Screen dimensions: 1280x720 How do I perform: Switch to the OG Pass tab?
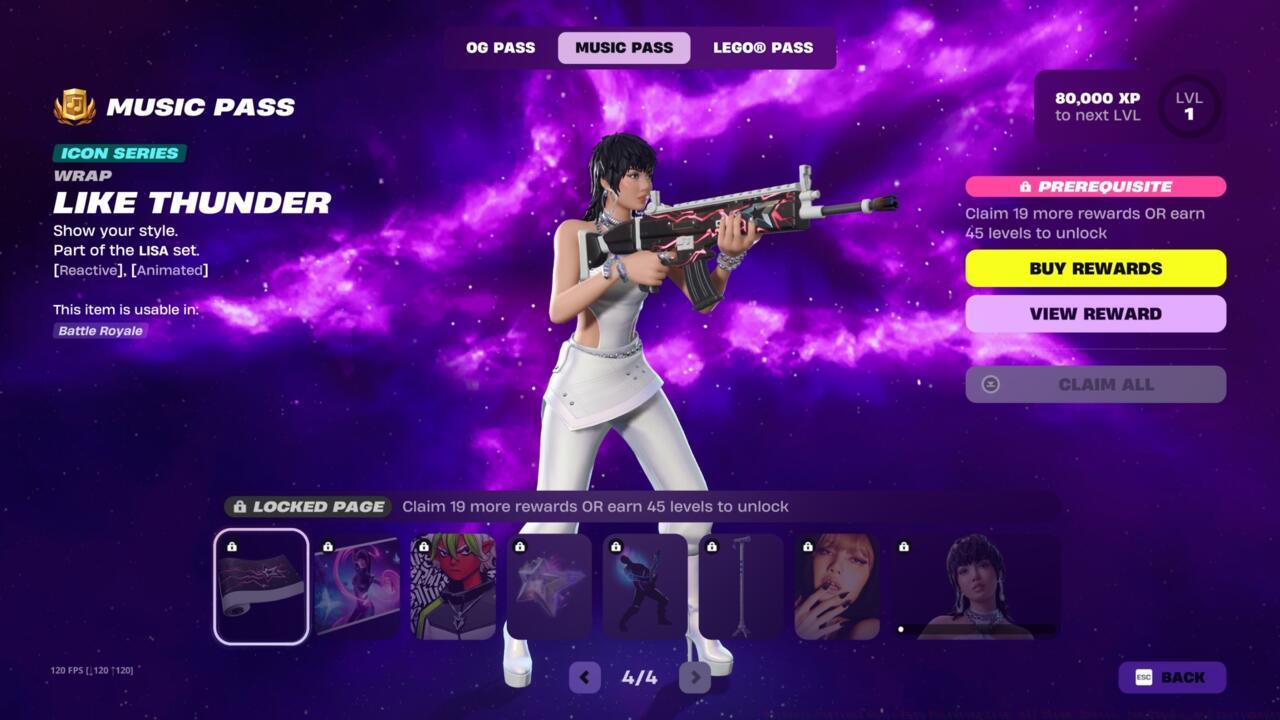tap(499, 47)
